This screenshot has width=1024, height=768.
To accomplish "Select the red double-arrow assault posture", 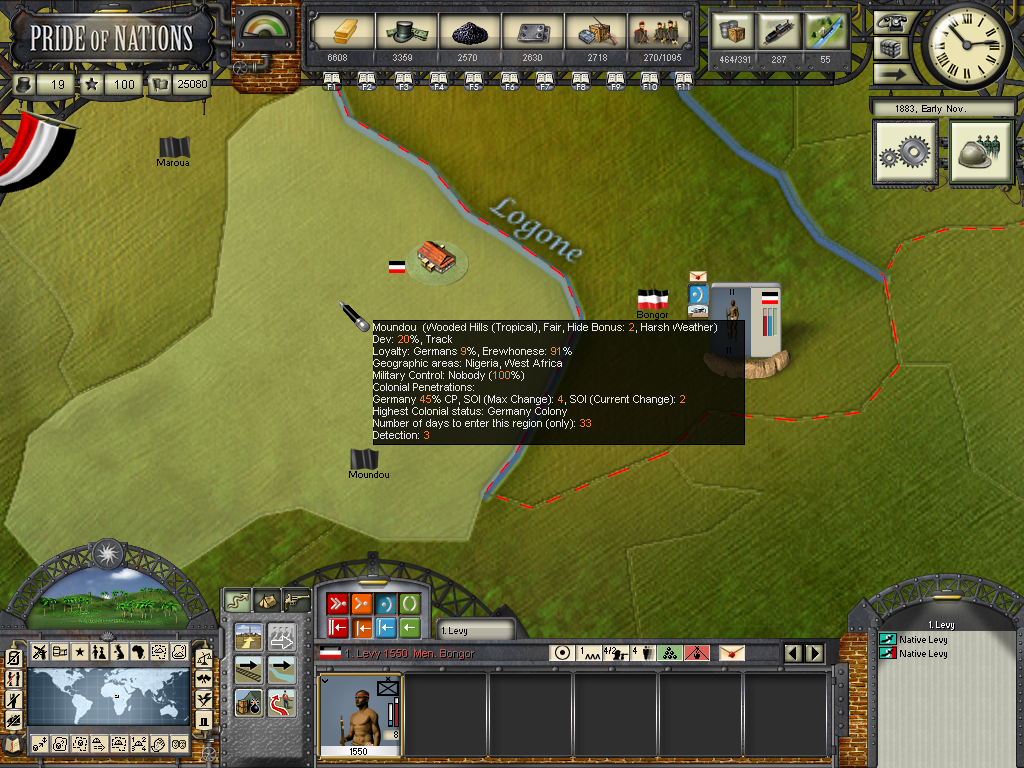I will (x=337, y=603).
